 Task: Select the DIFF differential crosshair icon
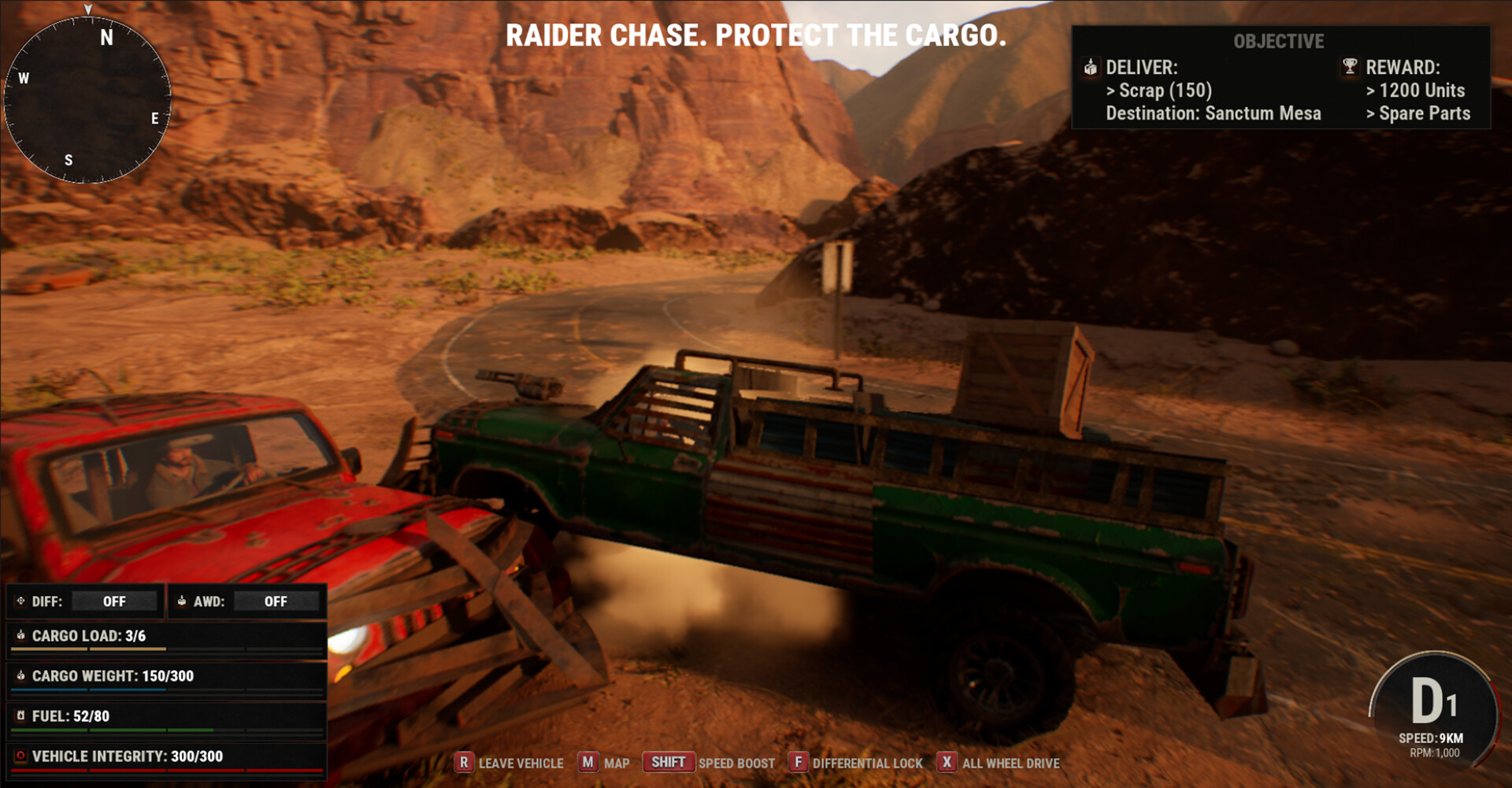coord(20,601)
